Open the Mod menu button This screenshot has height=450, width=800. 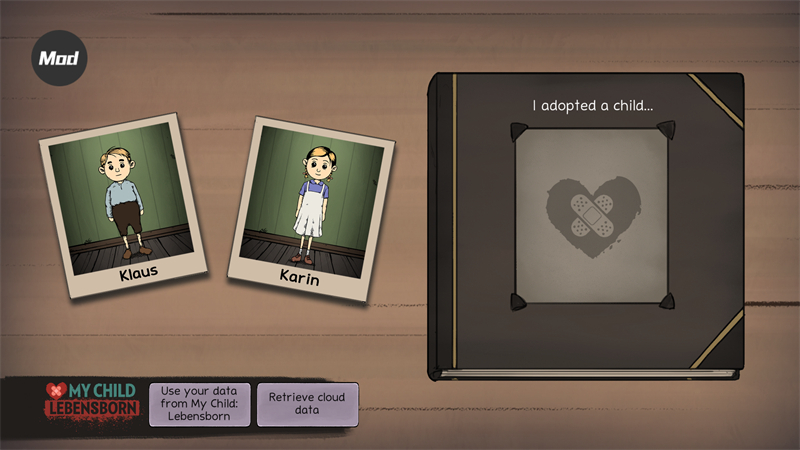(x=59, y=59)
